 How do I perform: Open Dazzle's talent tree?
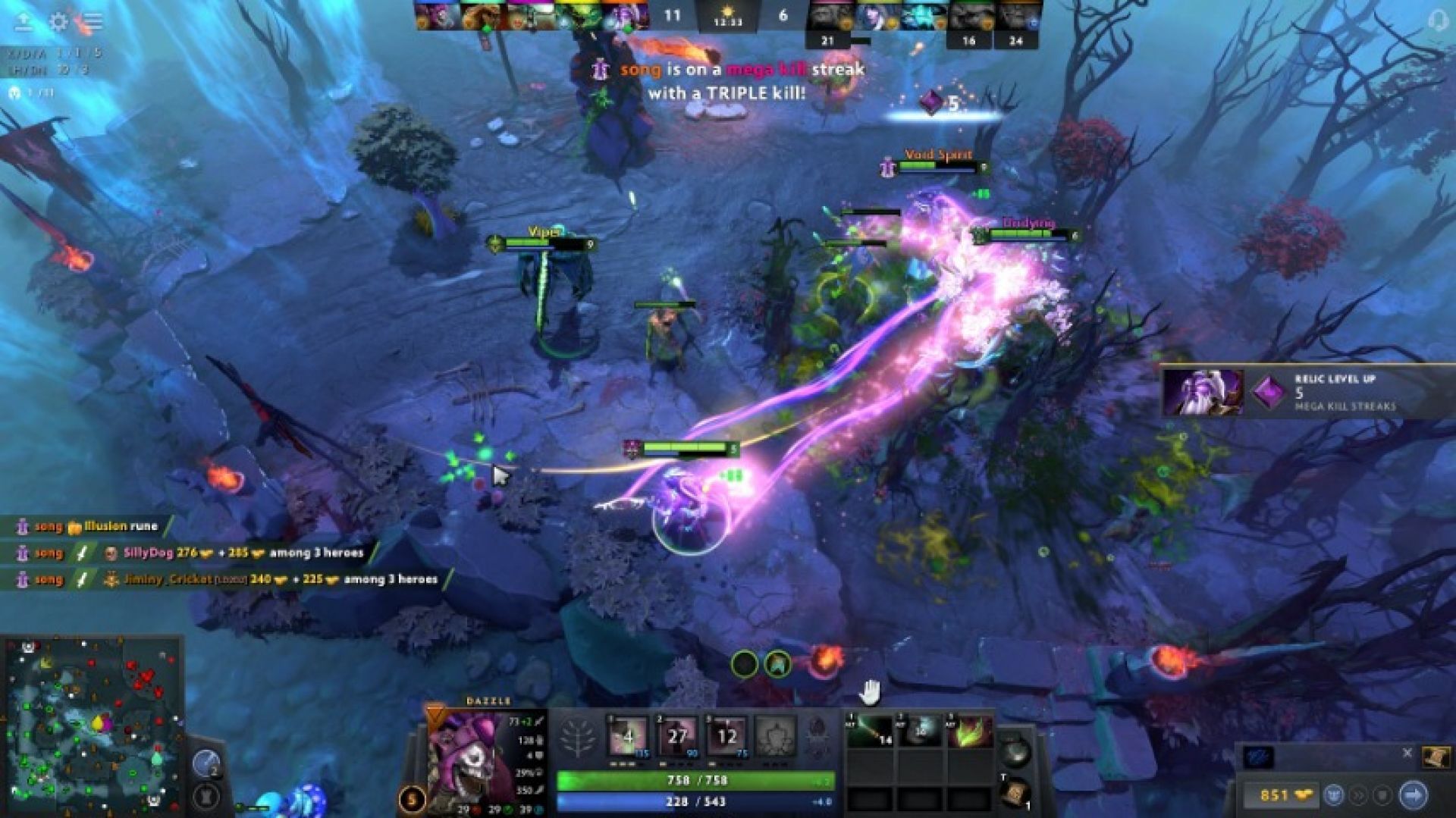pos(577,737)
